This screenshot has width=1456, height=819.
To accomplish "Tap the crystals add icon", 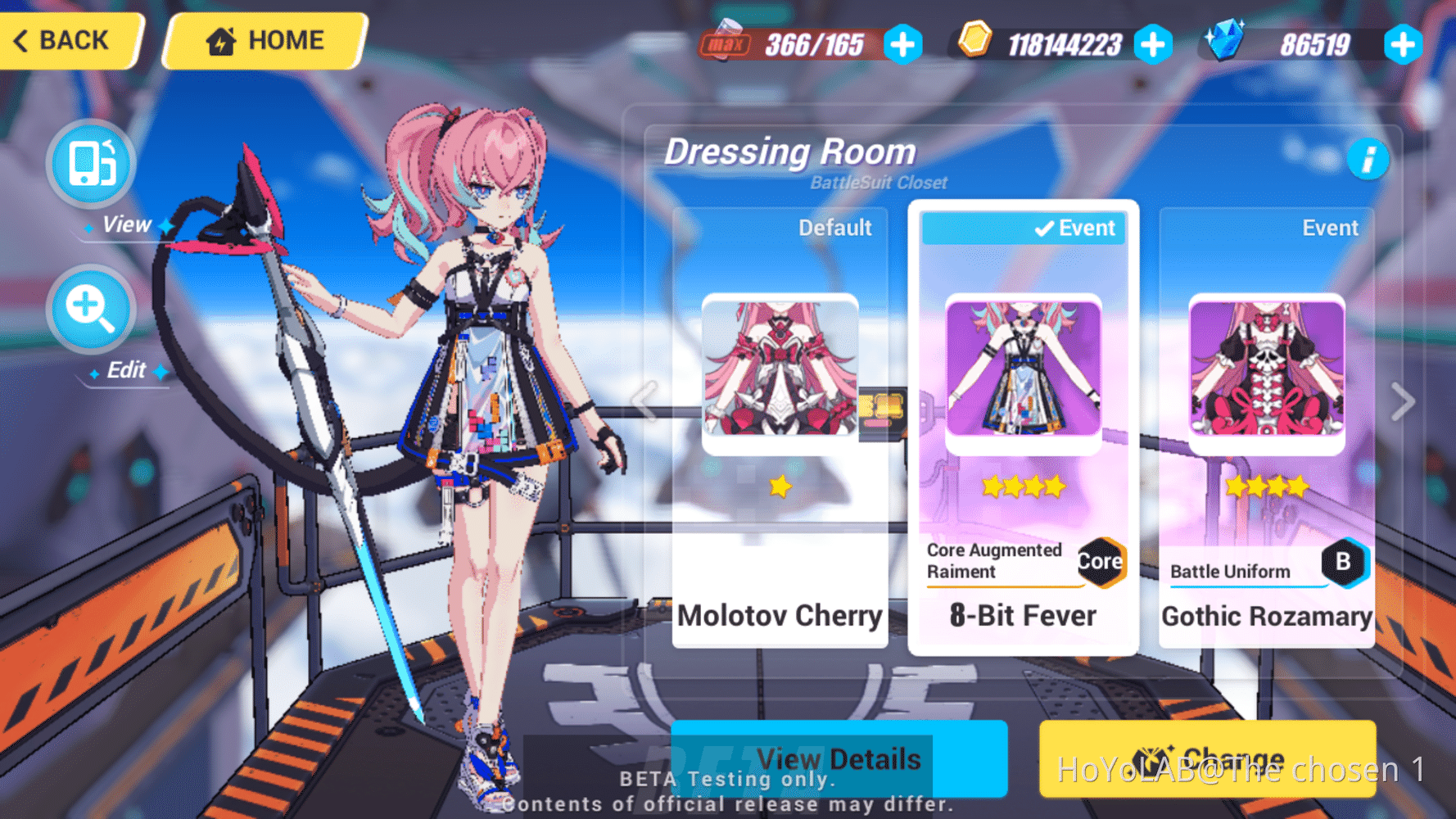I will pos(1403,46).
